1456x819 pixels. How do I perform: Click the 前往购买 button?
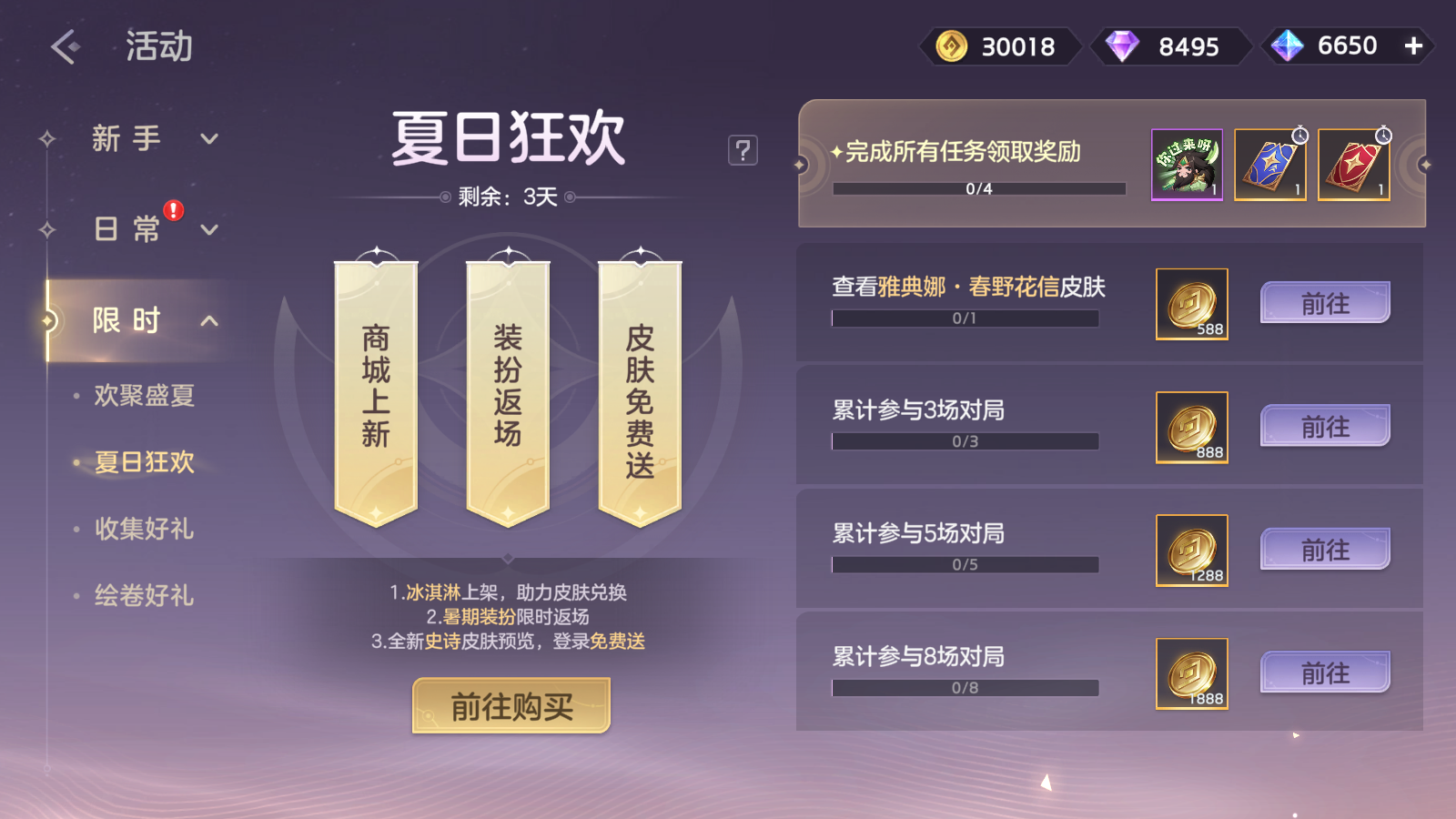tap(511, 705)
